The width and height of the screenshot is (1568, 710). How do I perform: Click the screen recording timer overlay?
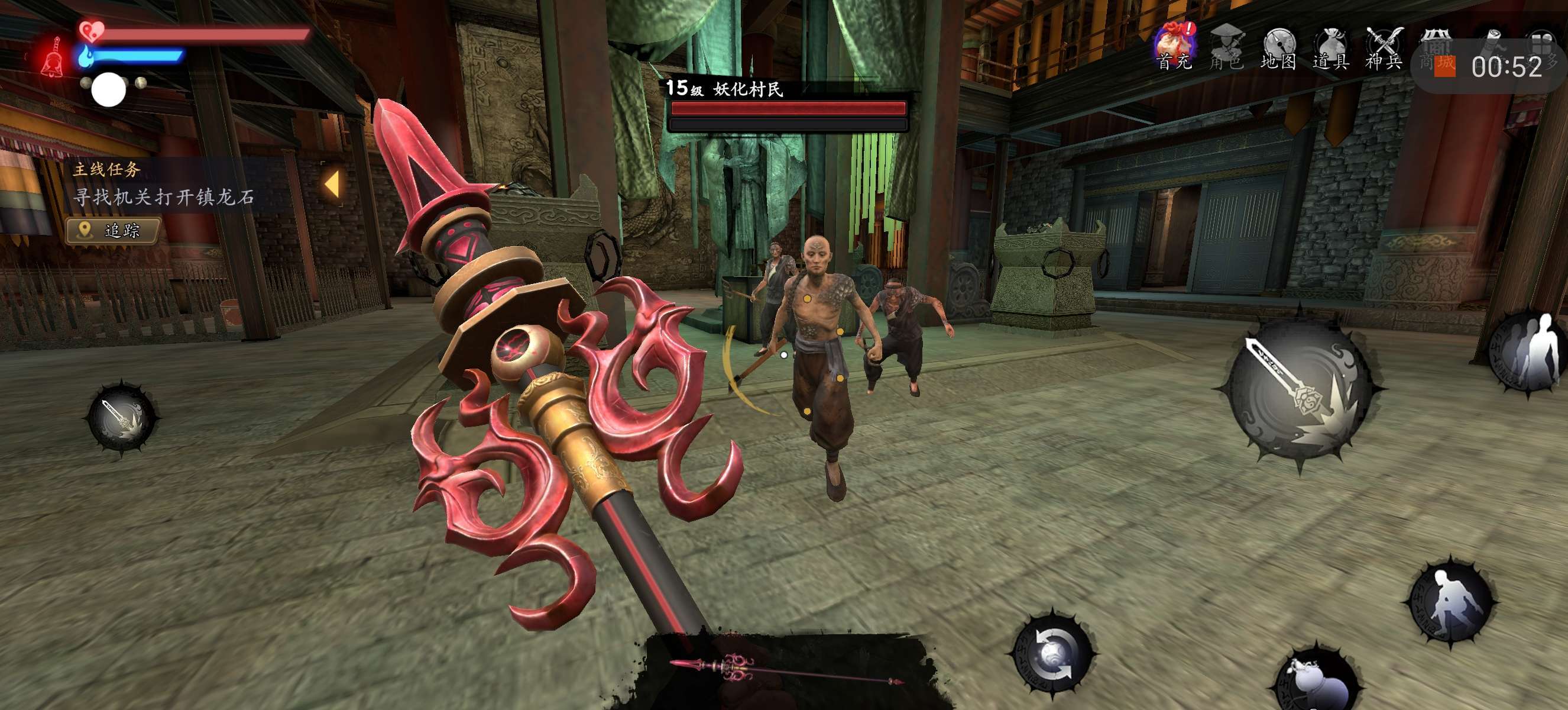(x=1498, y=66)
